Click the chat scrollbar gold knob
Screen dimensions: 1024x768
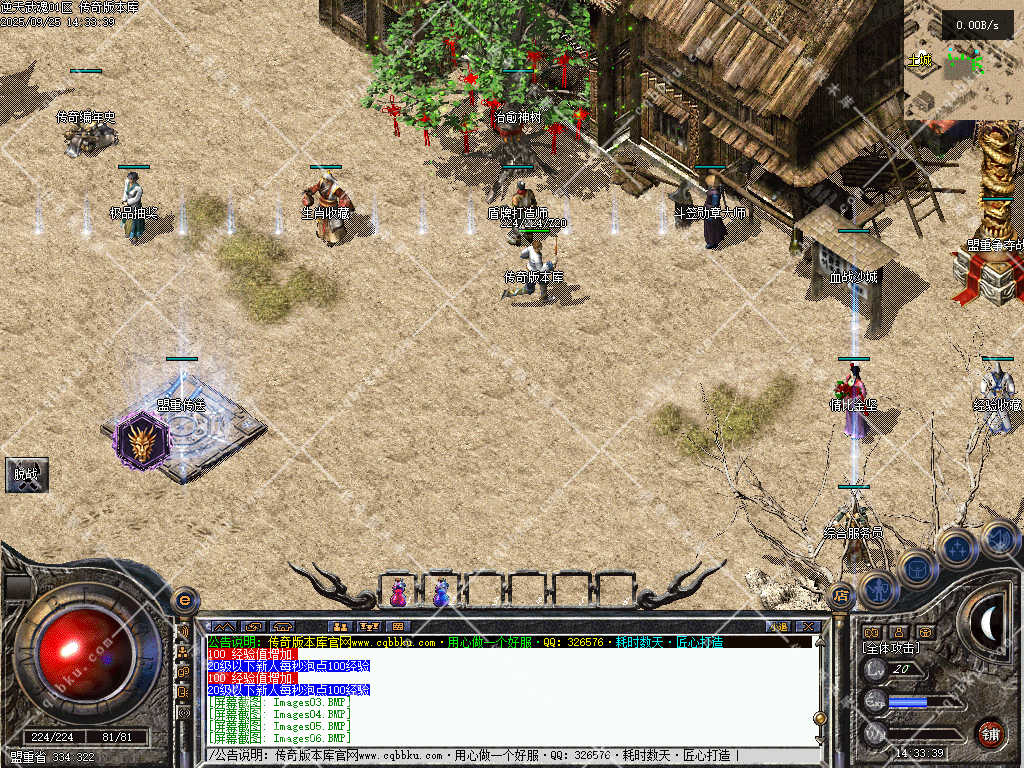820,718
